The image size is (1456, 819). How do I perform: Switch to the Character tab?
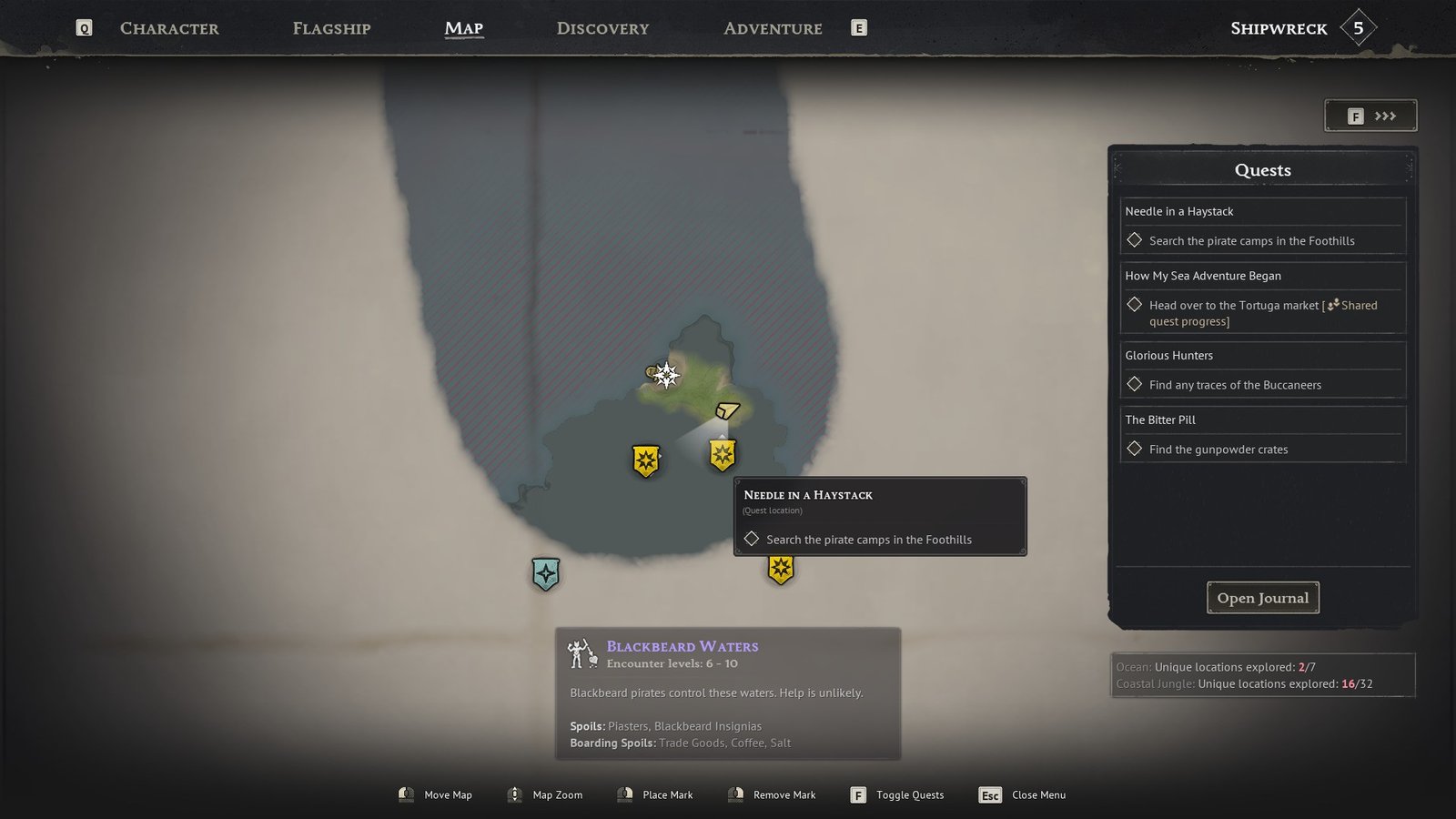169,28
